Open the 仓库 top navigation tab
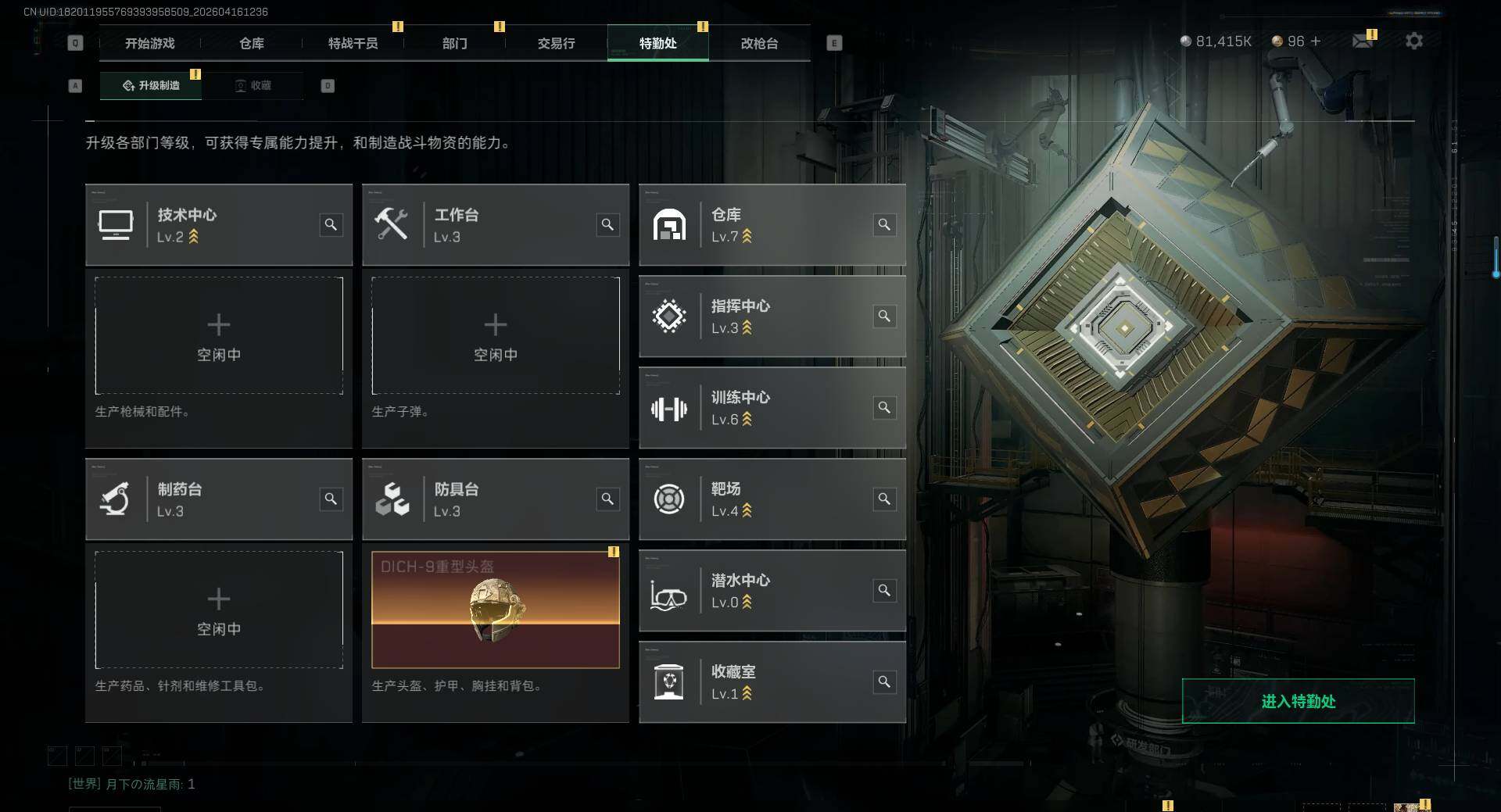Viewport: 1501px width, 812px height. point(251,44)
